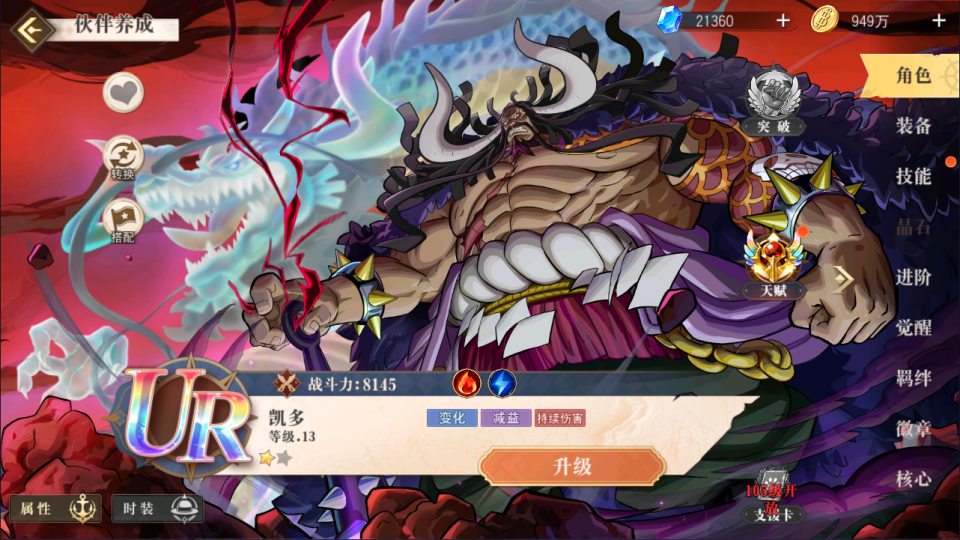This screenshot has height=540, width=960.
Task: Select the 支援卡 support card slot
Action: click(772, 499)
